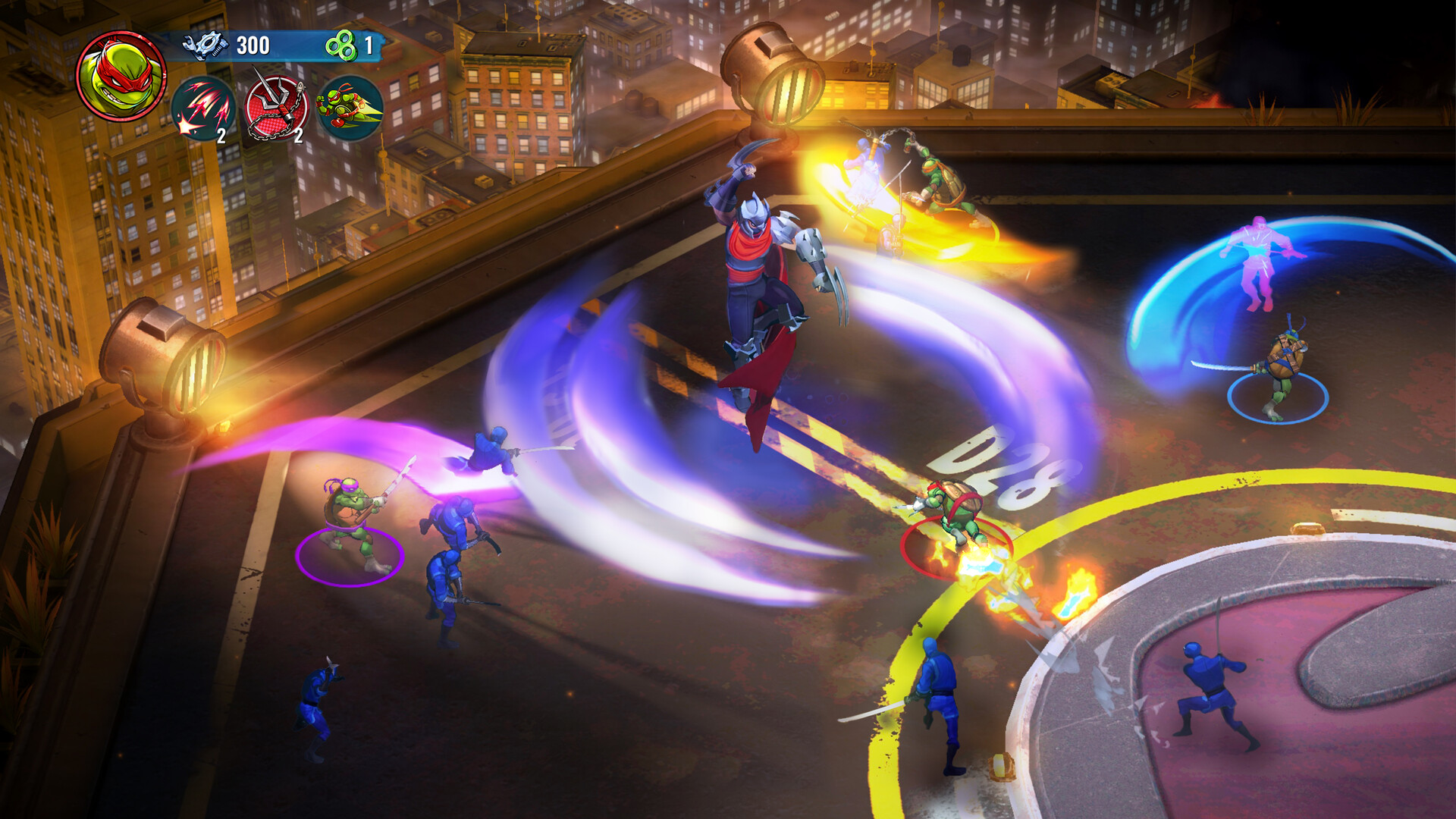Activate the chained kusari weapon ability icon

277,108
